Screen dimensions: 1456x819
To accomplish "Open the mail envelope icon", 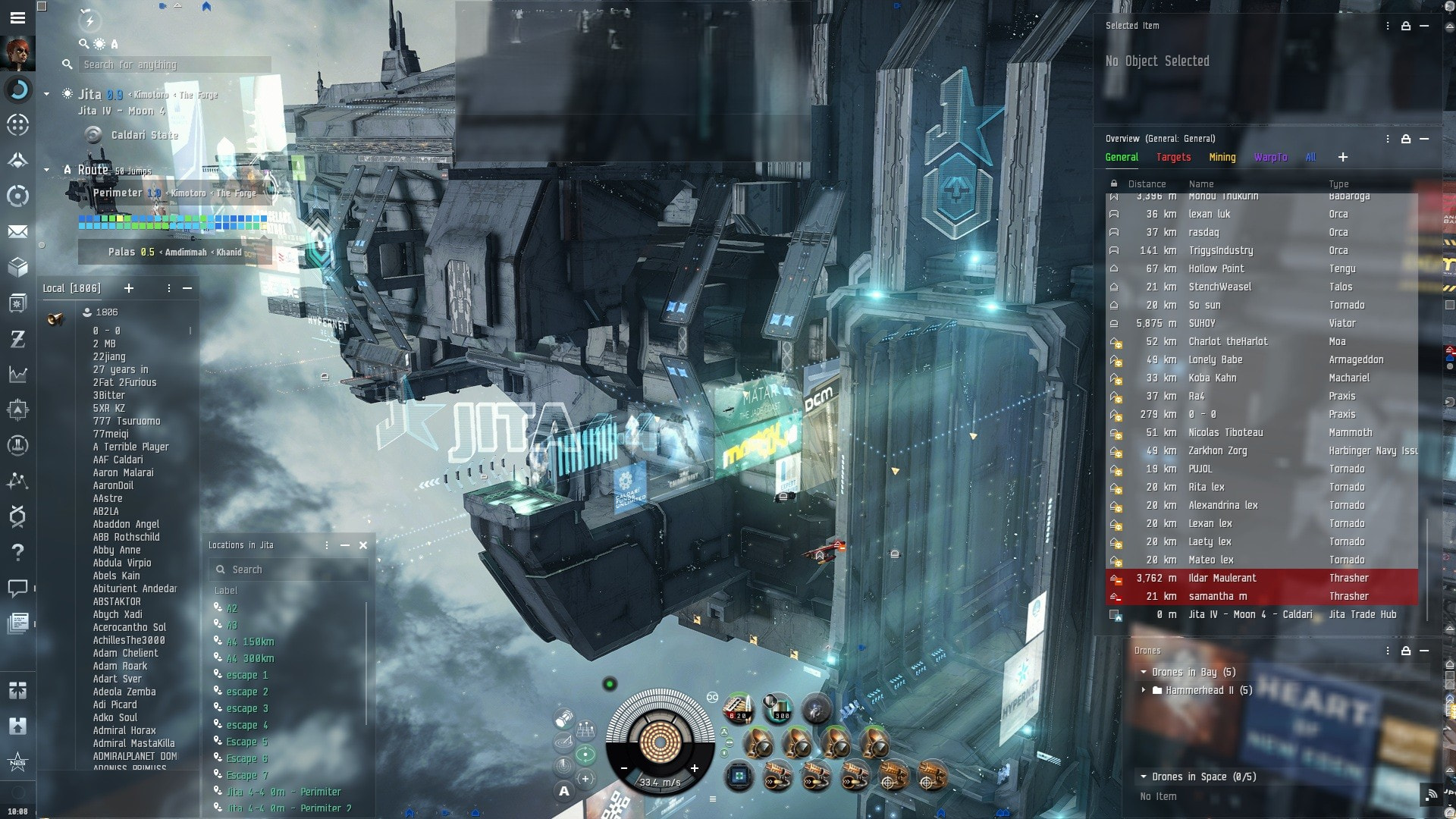I will tap(17, 231).
